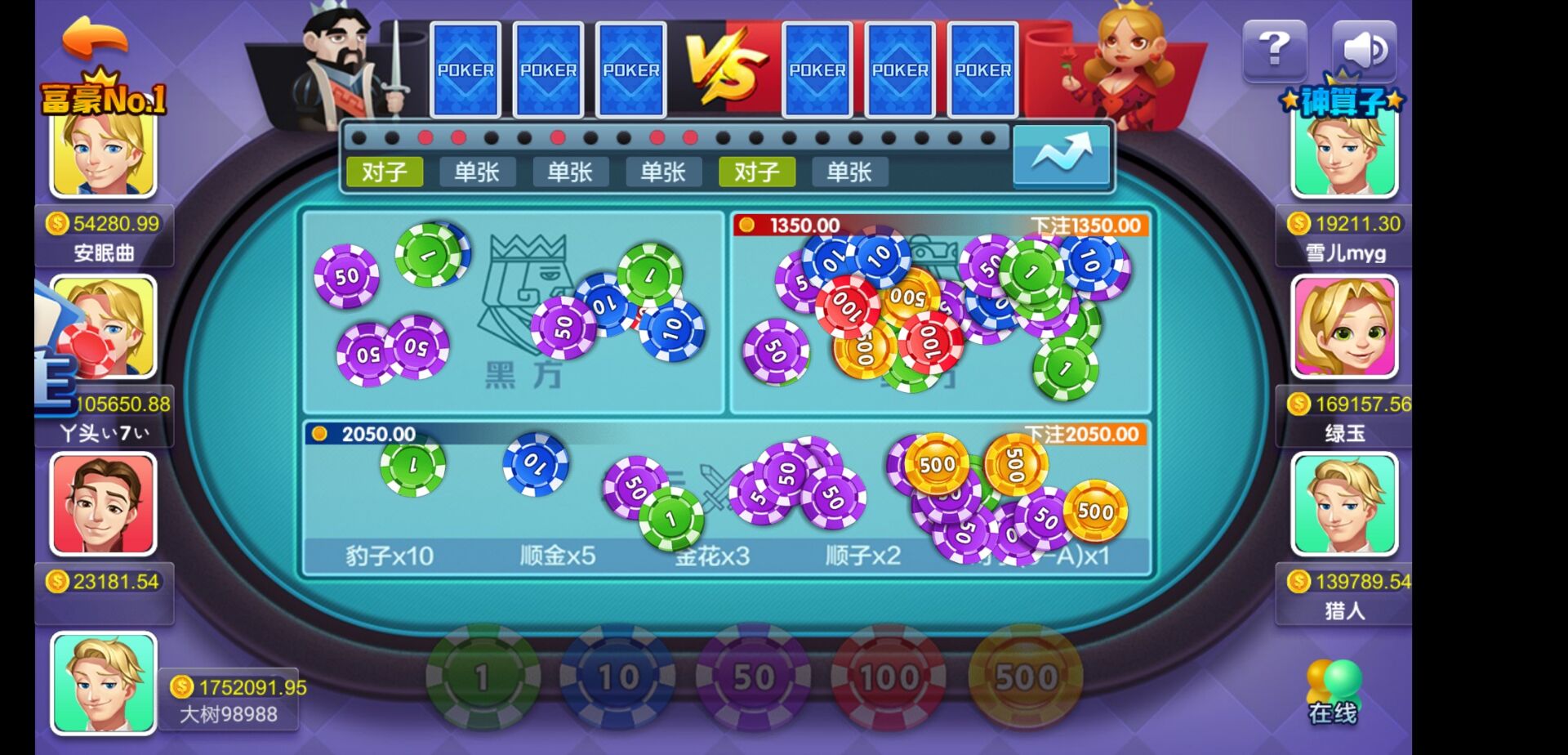Viewport: 1568px width, 755px height.
Task: Open the online players (在线) list
Action: (x=1333, y=691)
